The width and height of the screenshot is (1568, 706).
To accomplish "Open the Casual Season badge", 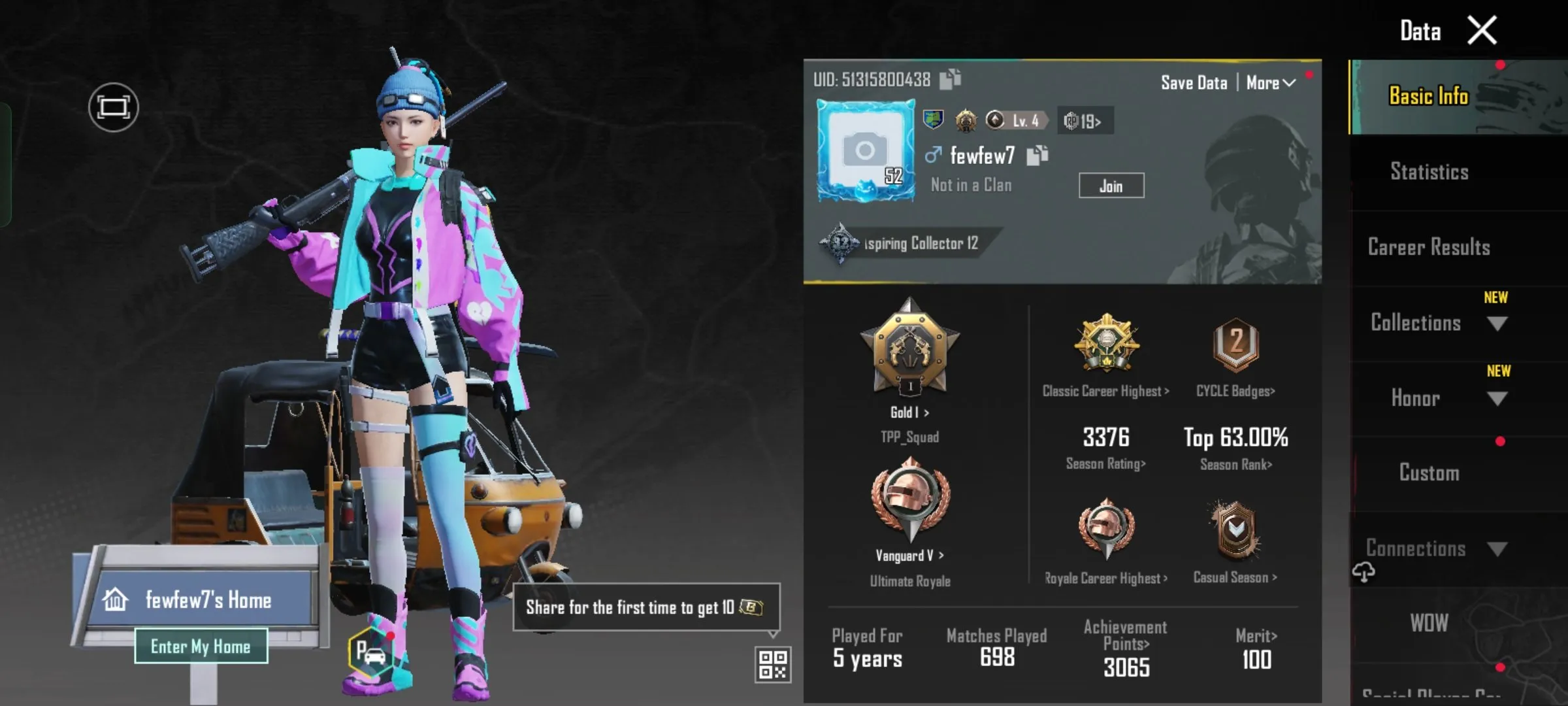I will (1234, 536).
